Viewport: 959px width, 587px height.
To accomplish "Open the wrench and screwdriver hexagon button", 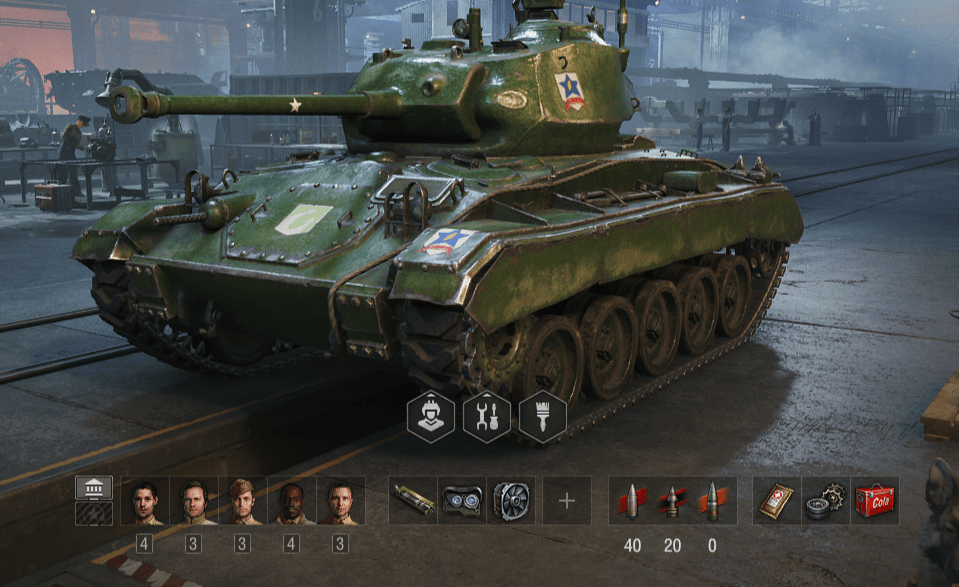I will [487, 415].
